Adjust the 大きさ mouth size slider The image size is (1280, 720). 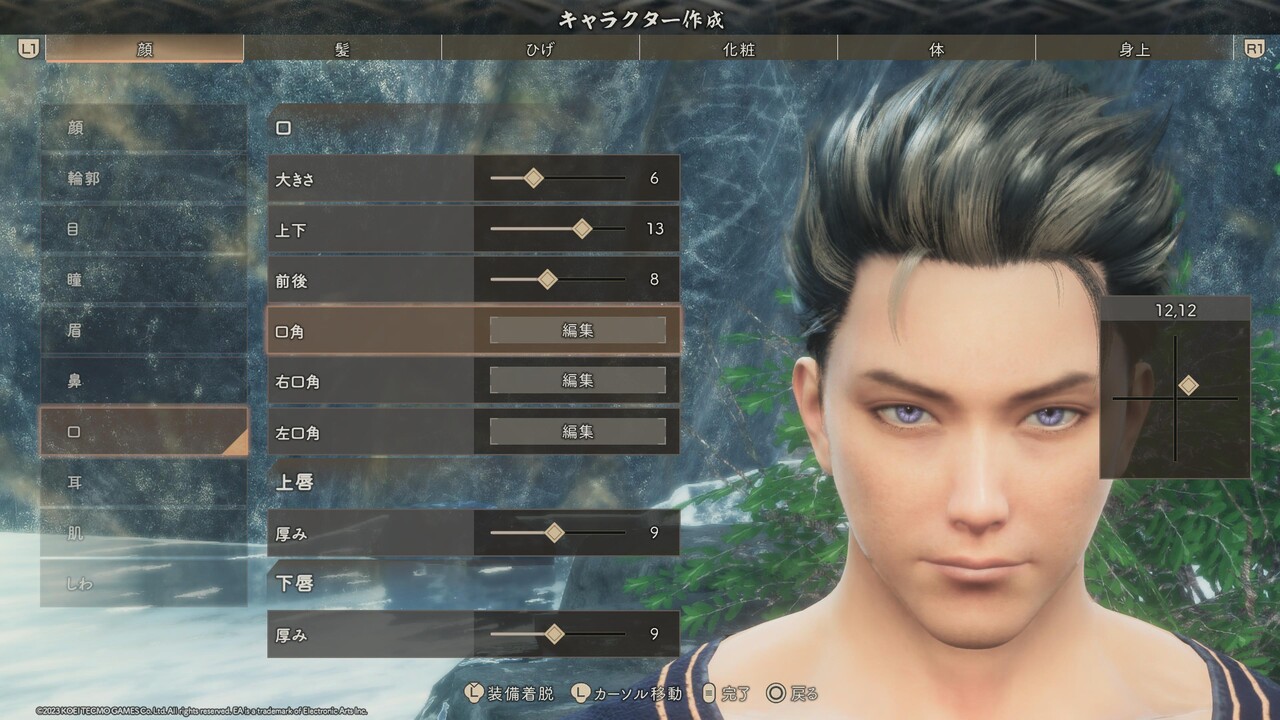534,178
